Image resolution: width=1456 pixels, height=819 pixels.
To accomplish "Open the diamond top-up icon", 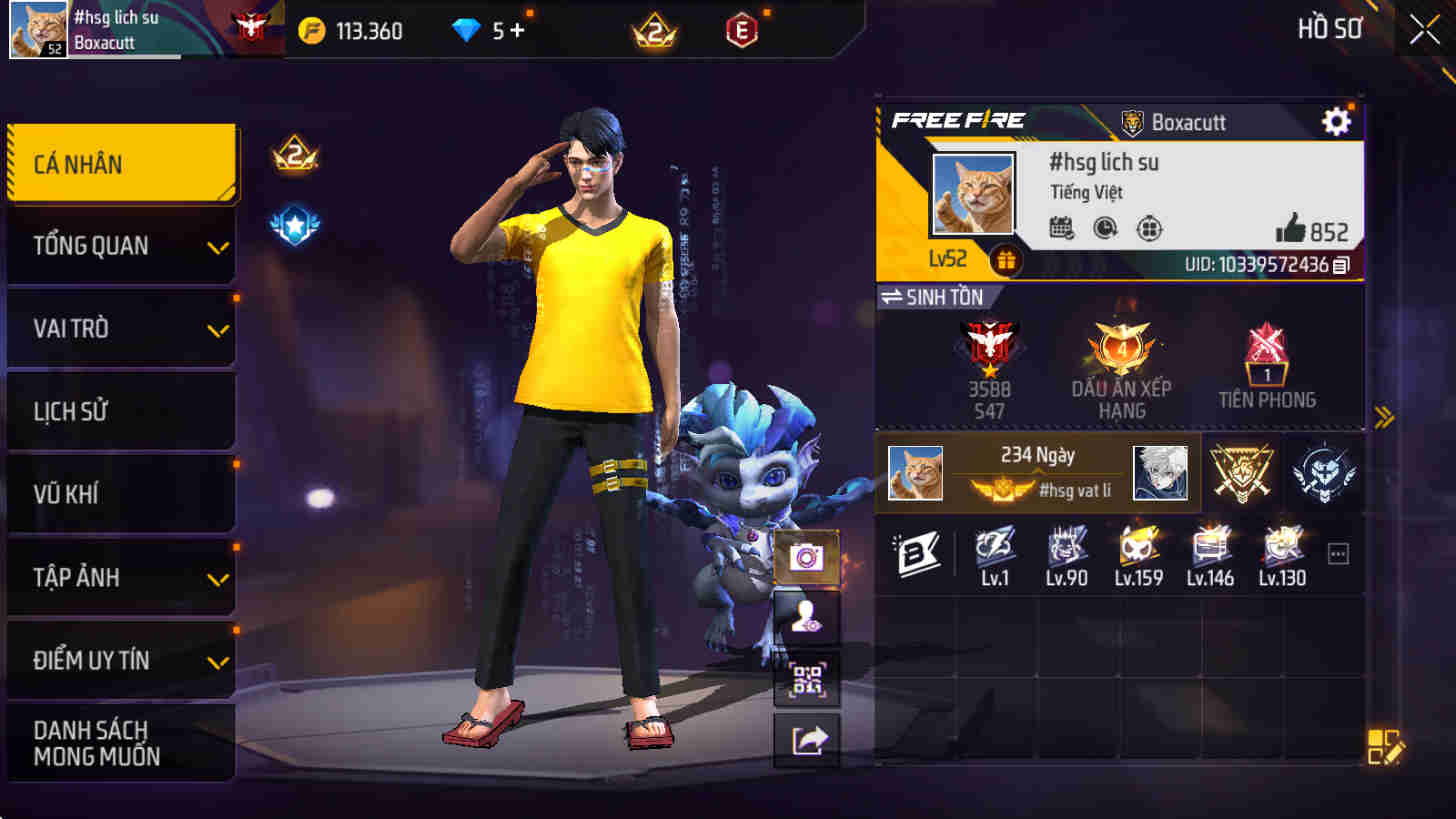I will point(465,31).
